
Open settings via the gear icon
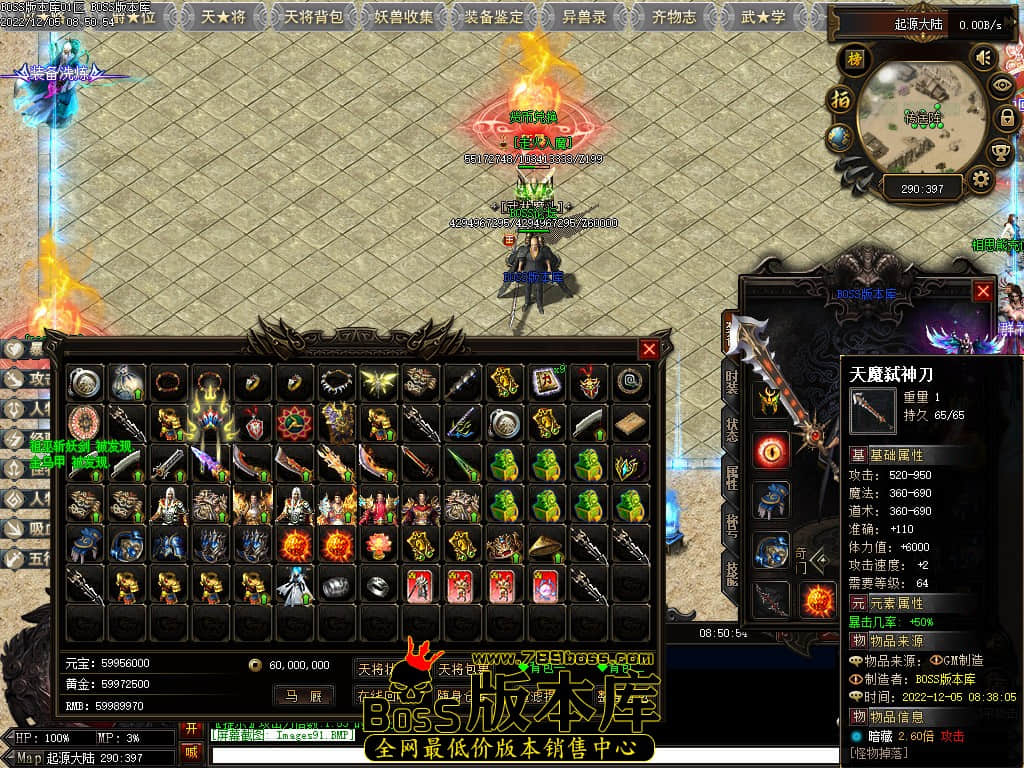click(981, 180)
